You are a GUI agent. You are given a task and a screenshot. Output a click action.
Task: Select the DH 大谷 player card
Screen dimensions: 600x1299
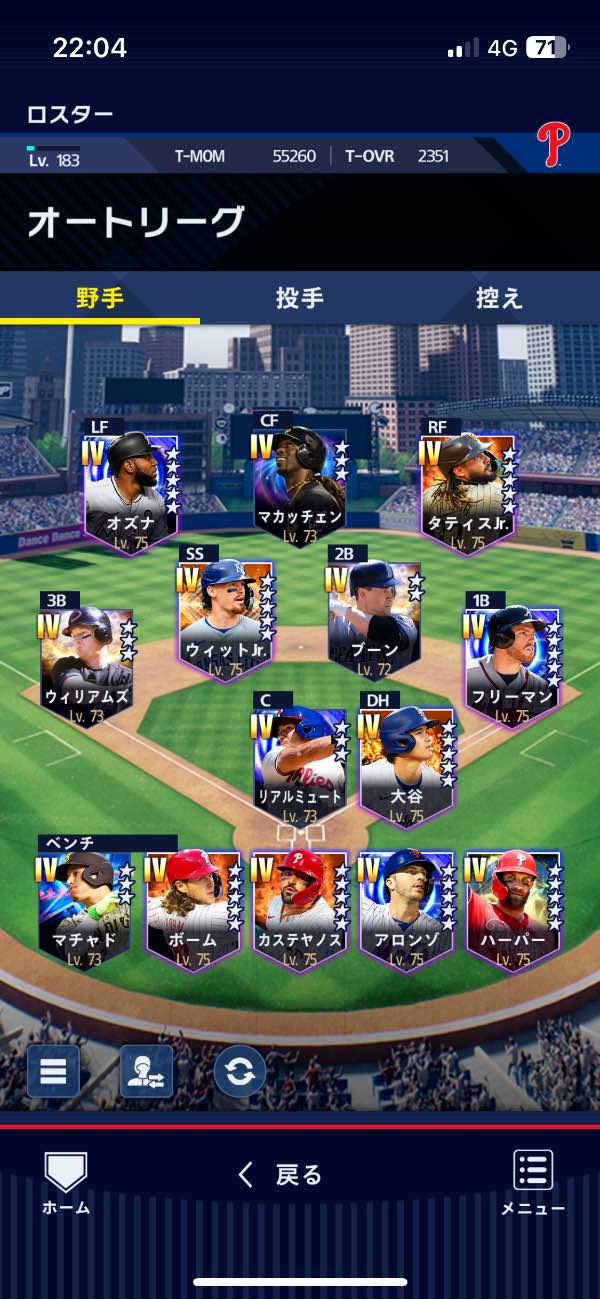tap(407, 767)
